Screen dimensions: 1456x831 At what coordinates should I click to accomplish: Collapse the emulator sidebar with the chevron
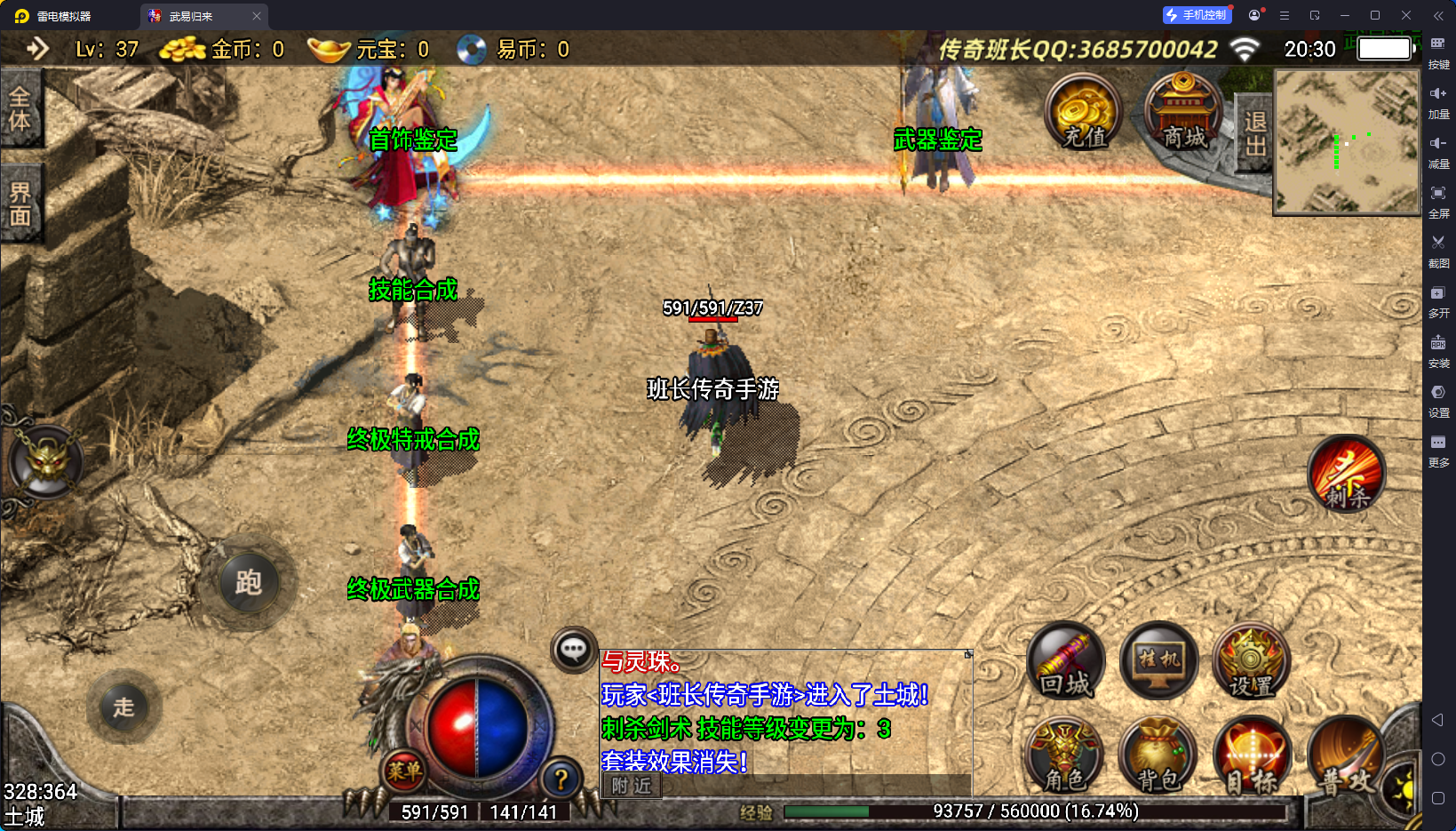(1439, 15)
